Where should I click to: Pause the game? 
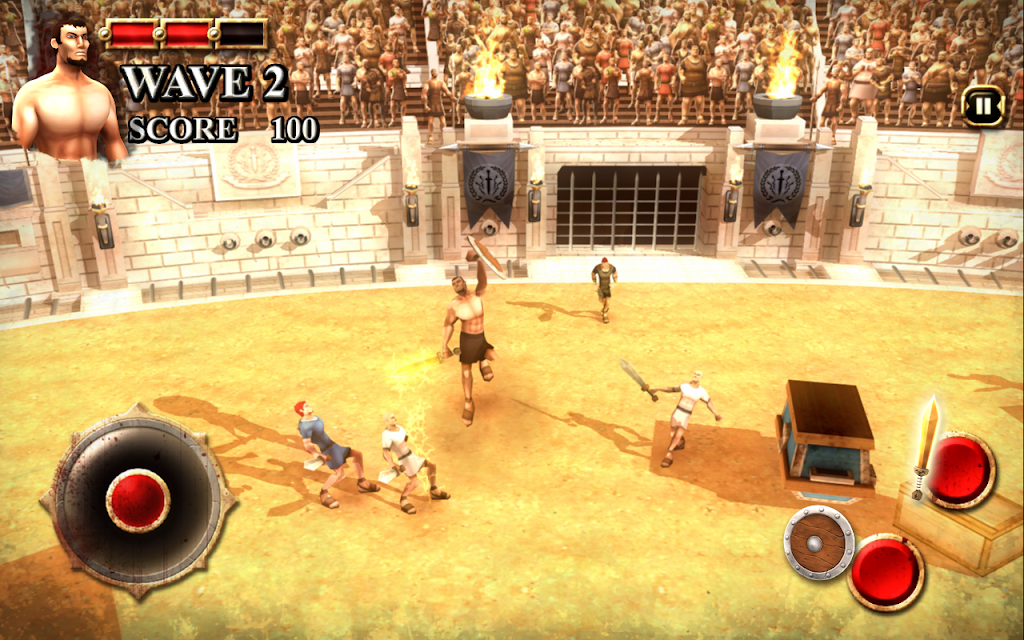click(983, 105)
